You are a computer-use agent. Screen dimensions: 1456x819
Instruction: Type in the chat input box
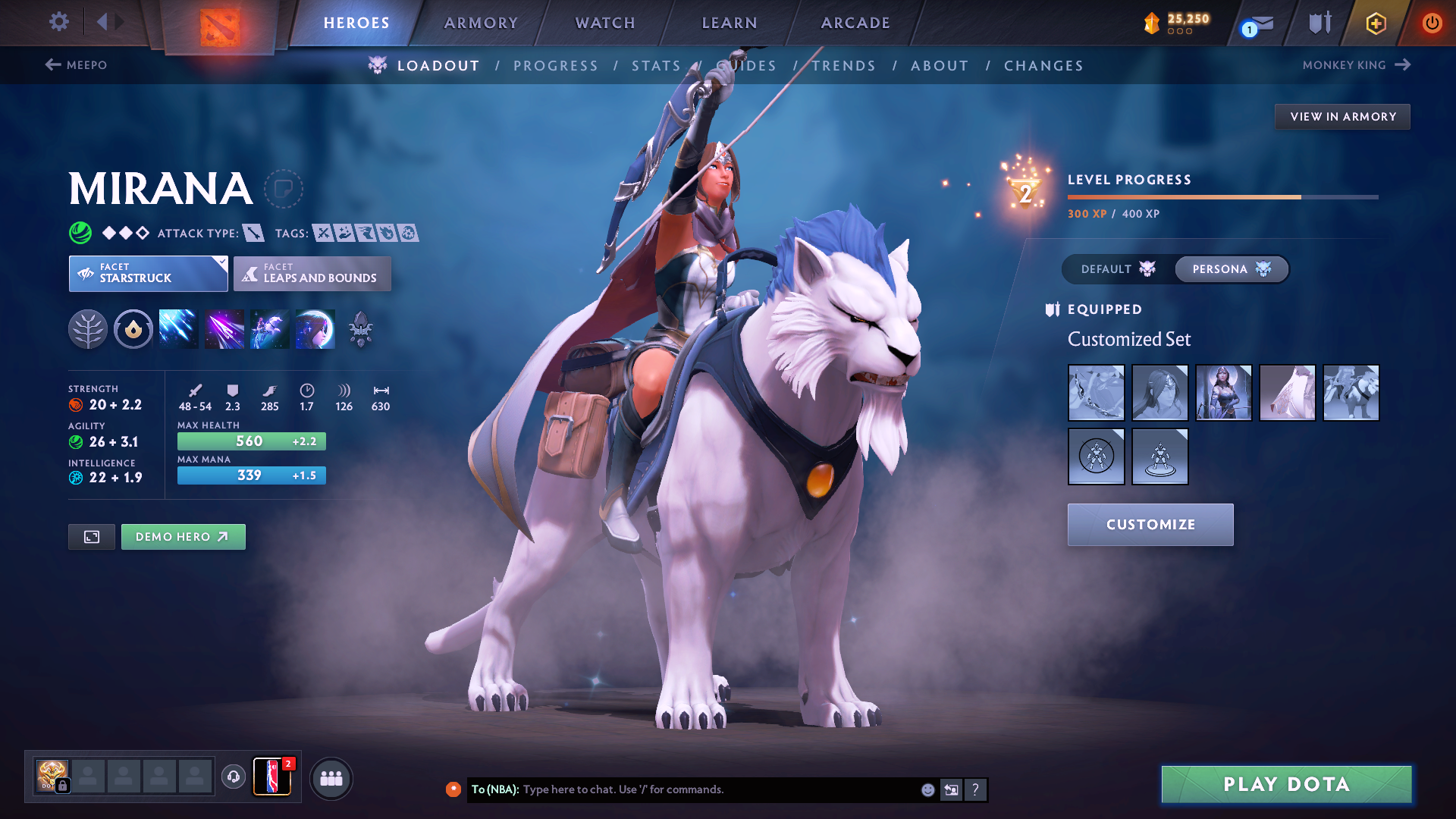713,789
